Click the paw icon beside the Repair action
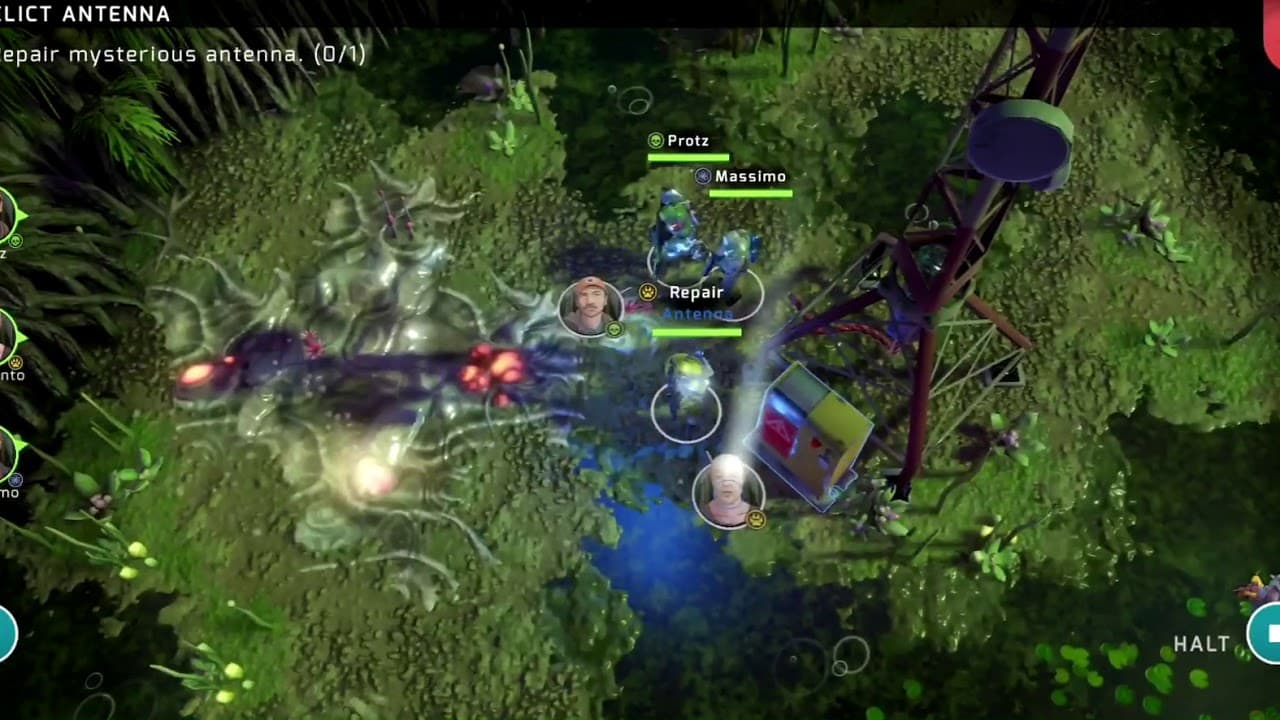This screenshot has width=1280, height=720. (647, 291)
